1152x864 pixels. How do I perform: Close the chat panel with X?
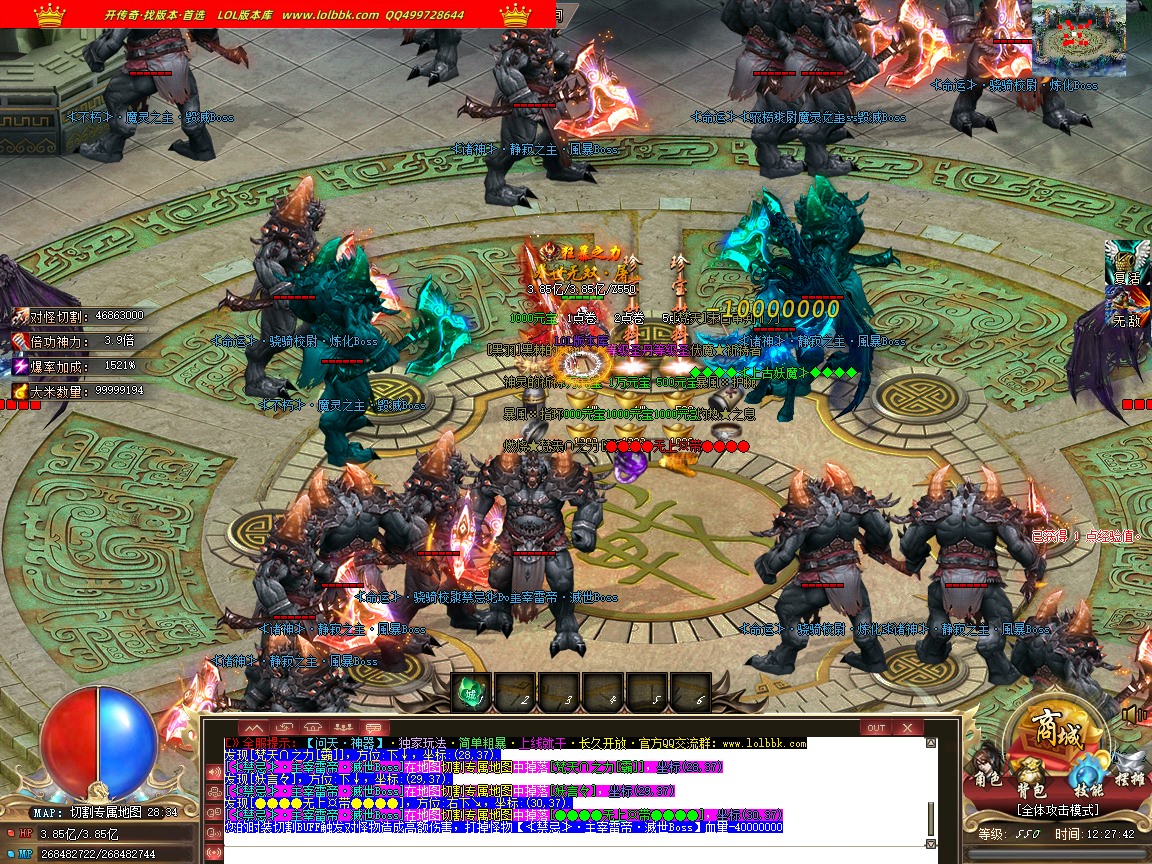(907, 727)
